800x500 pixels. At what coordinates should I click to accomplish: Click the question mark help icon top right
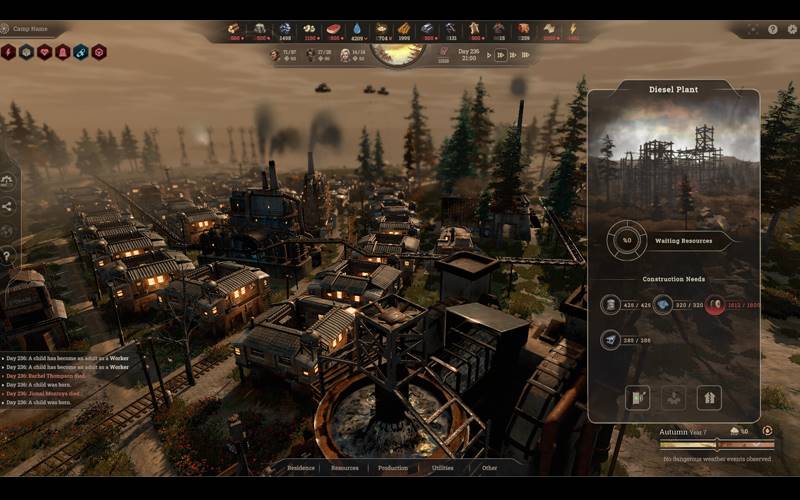click(773, 30)
